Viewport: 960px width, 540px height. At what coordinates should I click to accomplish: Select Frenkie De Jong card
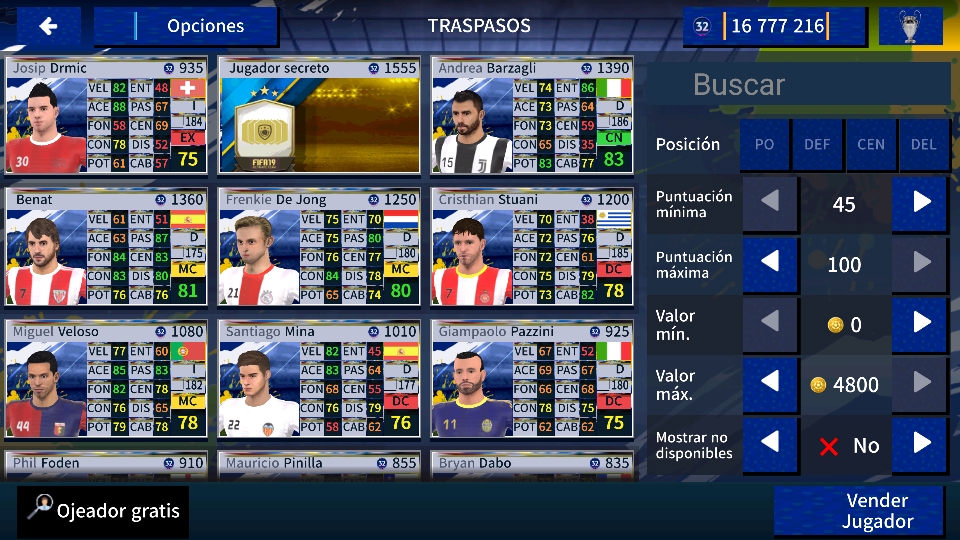[x=320, y=247]
